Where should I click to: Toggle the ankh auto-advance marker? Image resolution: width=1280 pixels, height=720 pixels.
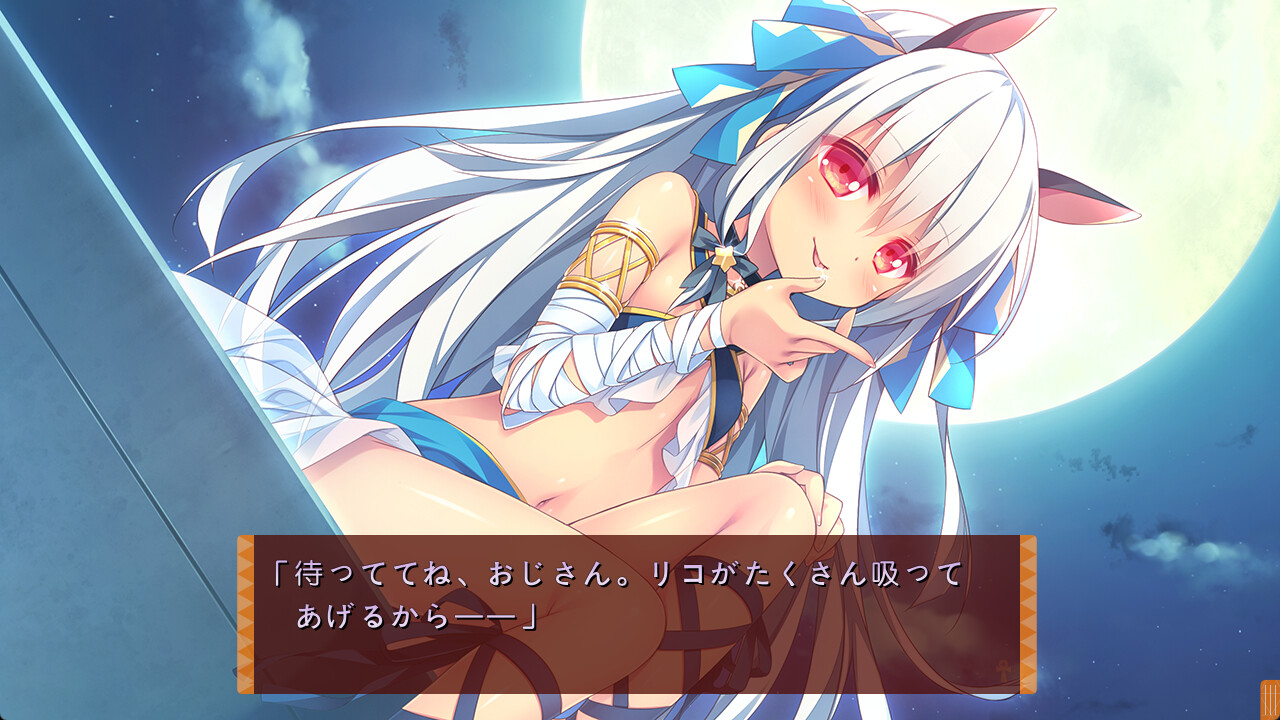tap(1002, 668)
